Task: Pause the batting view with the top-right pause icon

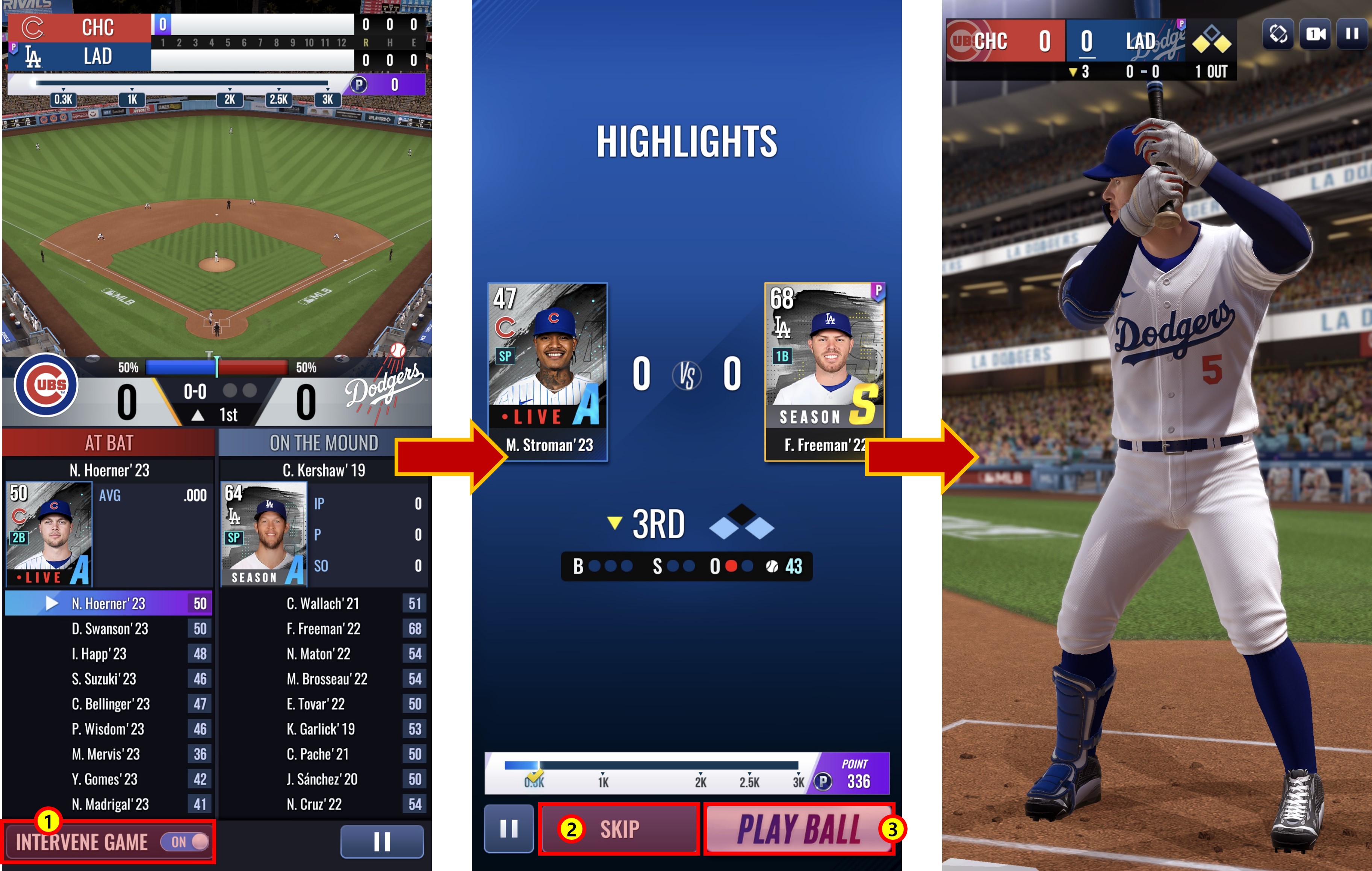Action: (x=1352, y=35)
